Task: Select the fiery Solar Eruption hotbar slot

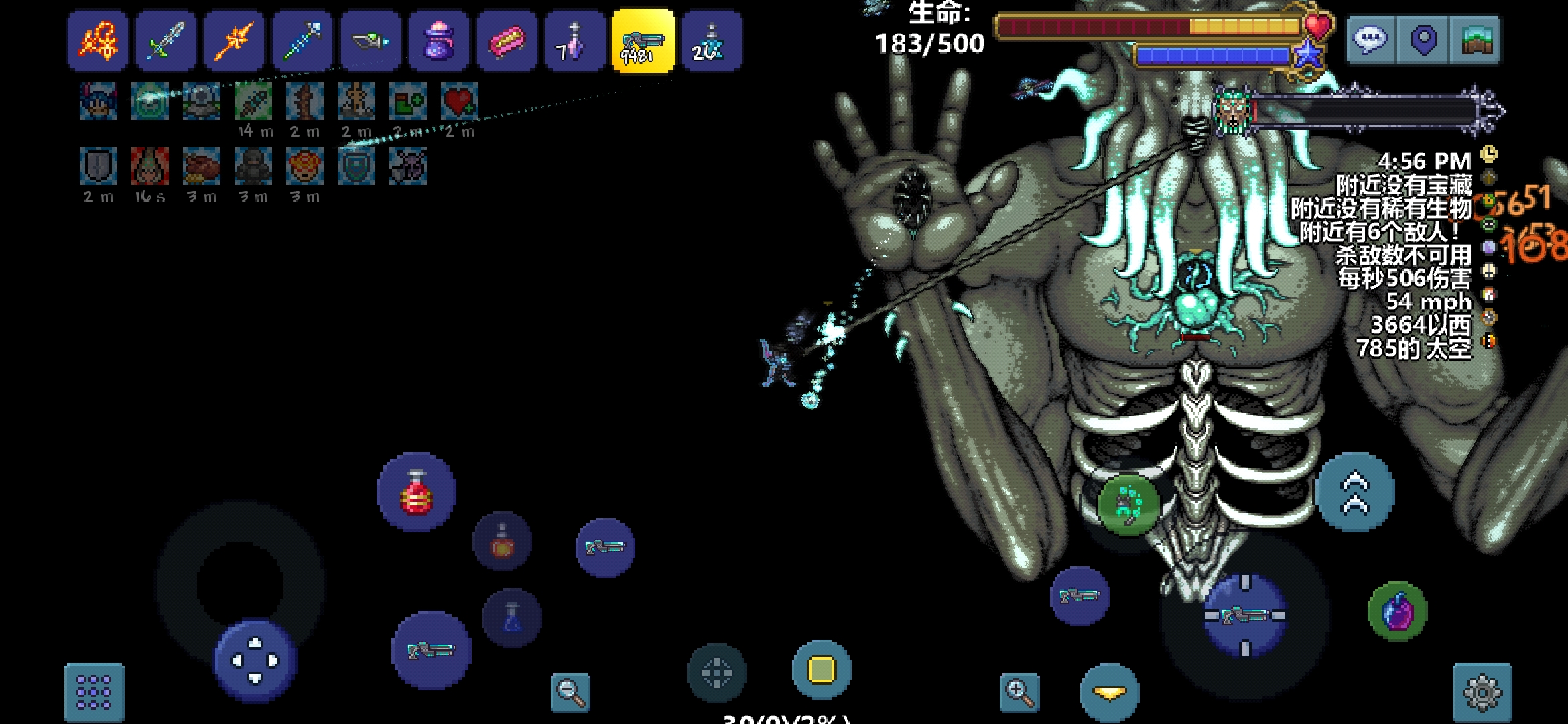Action: tap(98, 41)
